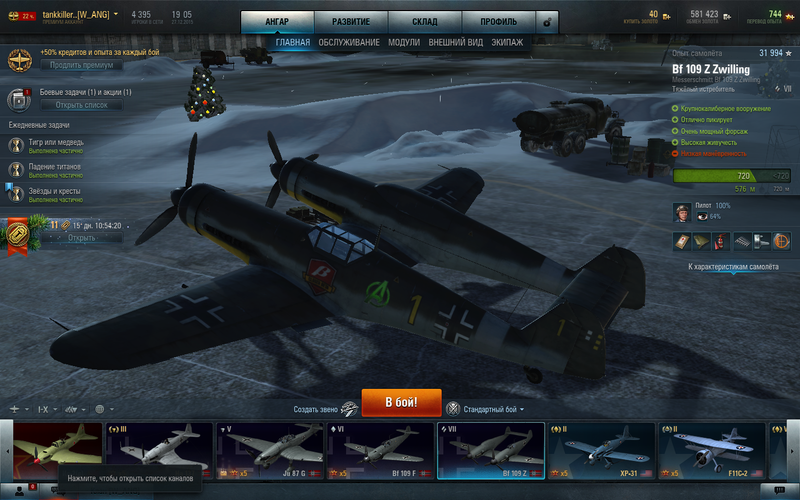The width and height of the screenshot is (800, 500).
Task: Click the Продлить премиум button
Action: [x=82, y=65]
